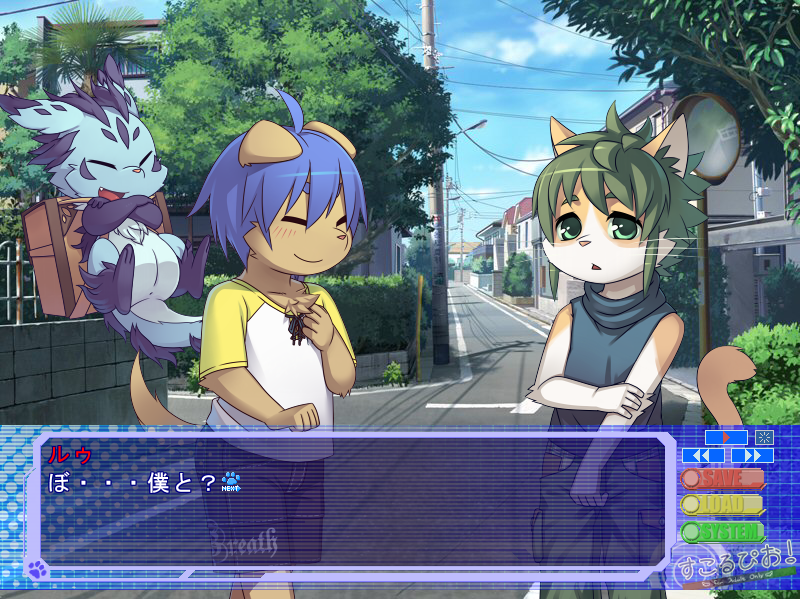
Task: Click the starburst icon button
Action: pos(765,437)
